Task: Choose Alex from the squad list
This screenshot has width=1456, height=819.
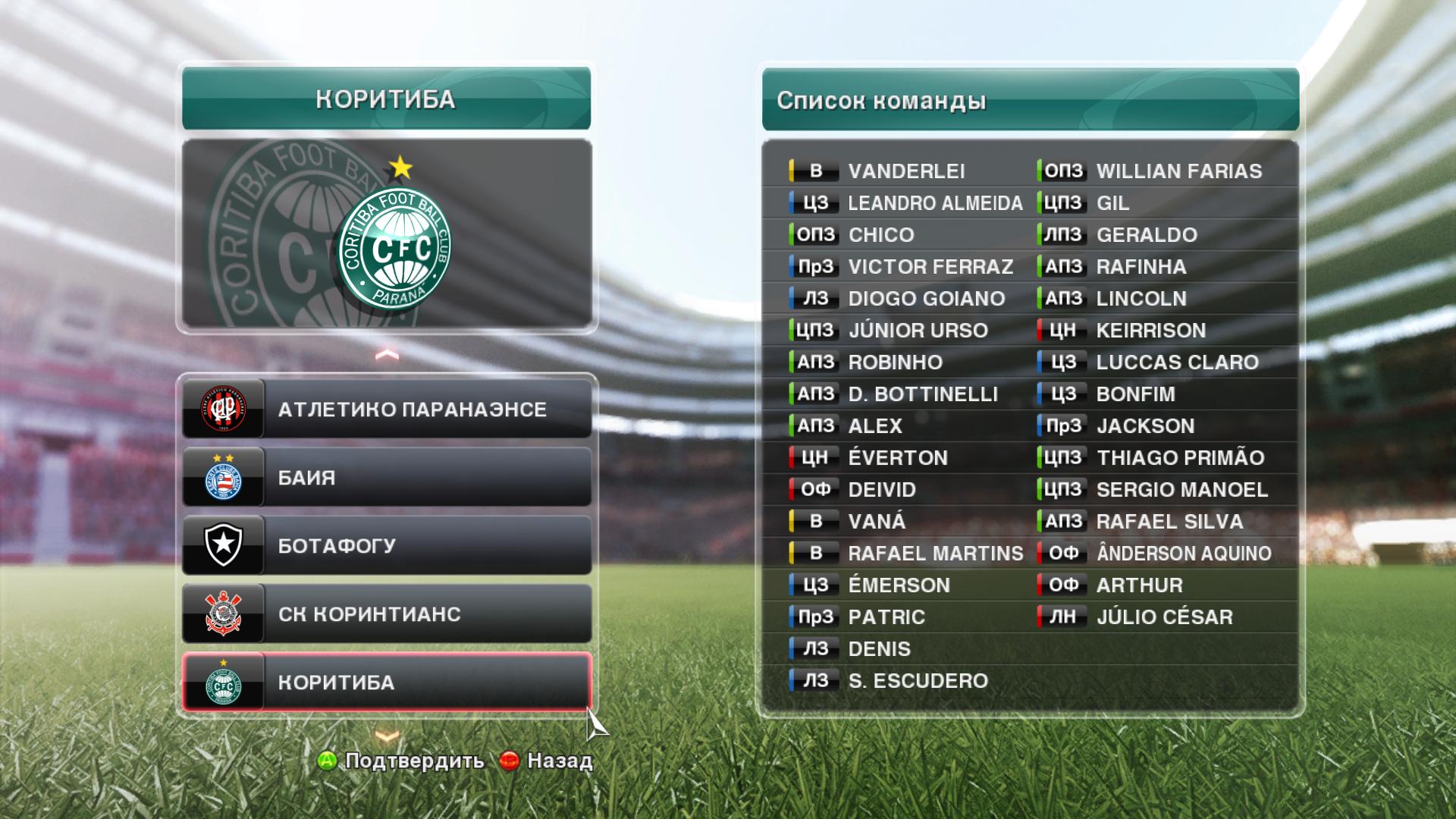Action: (875, 426)
